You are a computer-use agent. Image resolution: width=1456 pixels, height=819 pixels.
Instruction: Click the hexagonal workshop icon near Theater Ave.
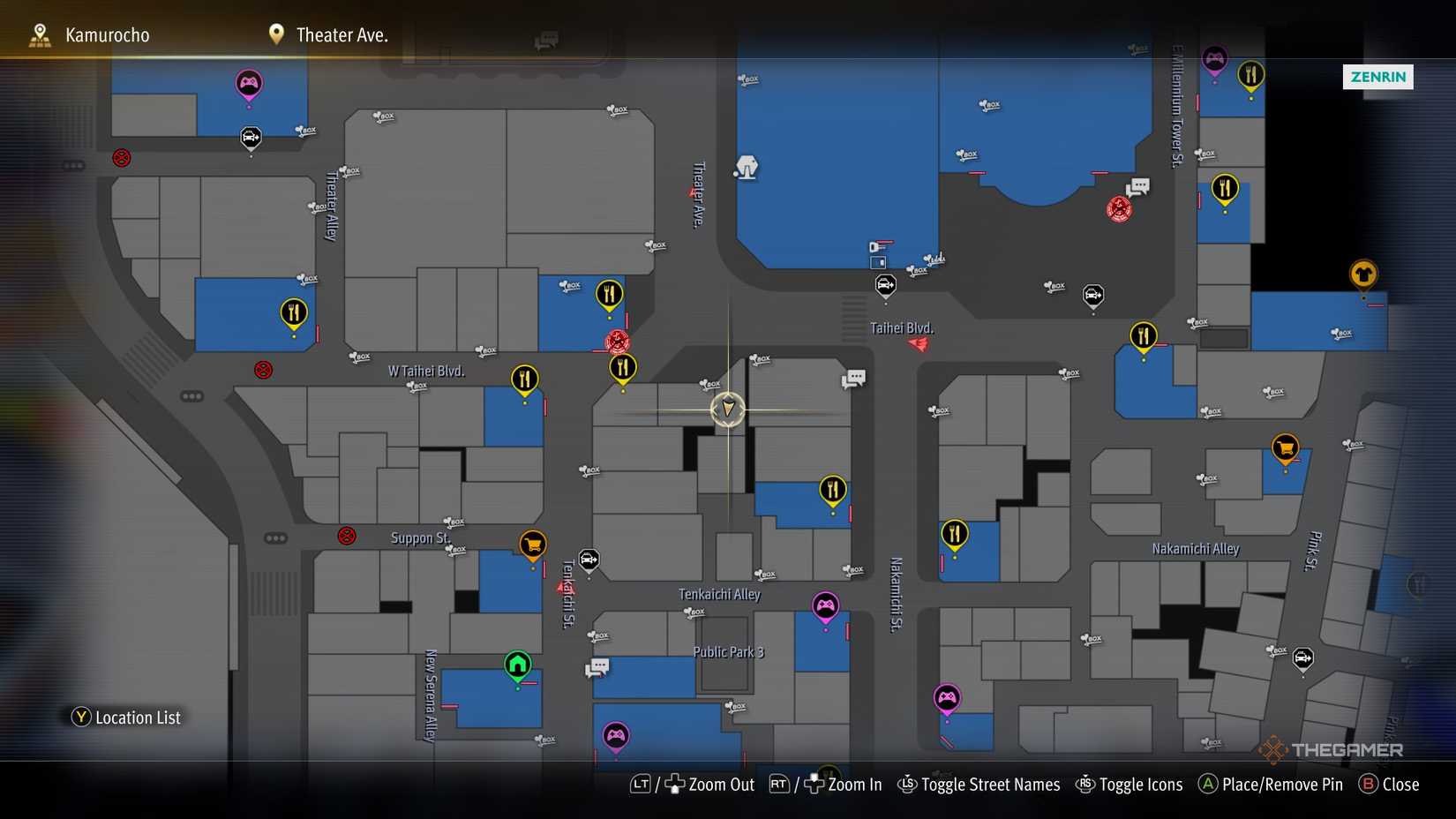point(747,167)
